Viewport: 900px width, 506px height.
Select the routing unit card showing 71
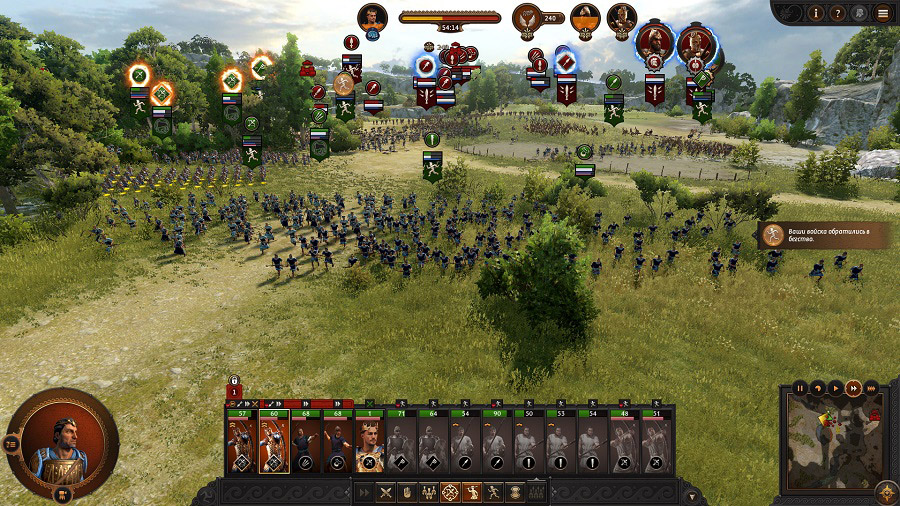click(x=401, y=446)
